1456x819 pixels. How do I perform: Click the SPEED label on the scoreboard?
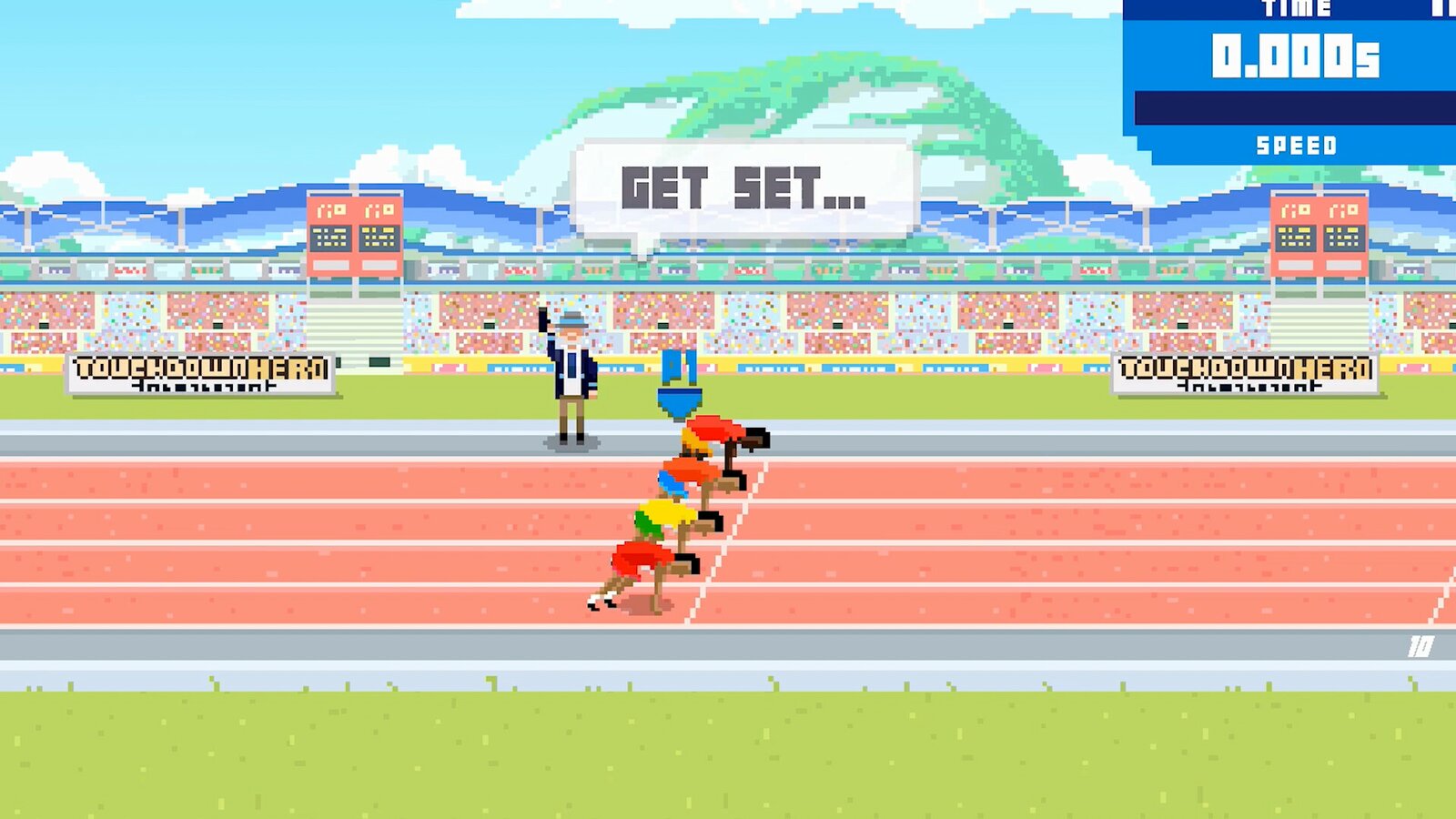pyautogui.click(x=1299, y=144)
